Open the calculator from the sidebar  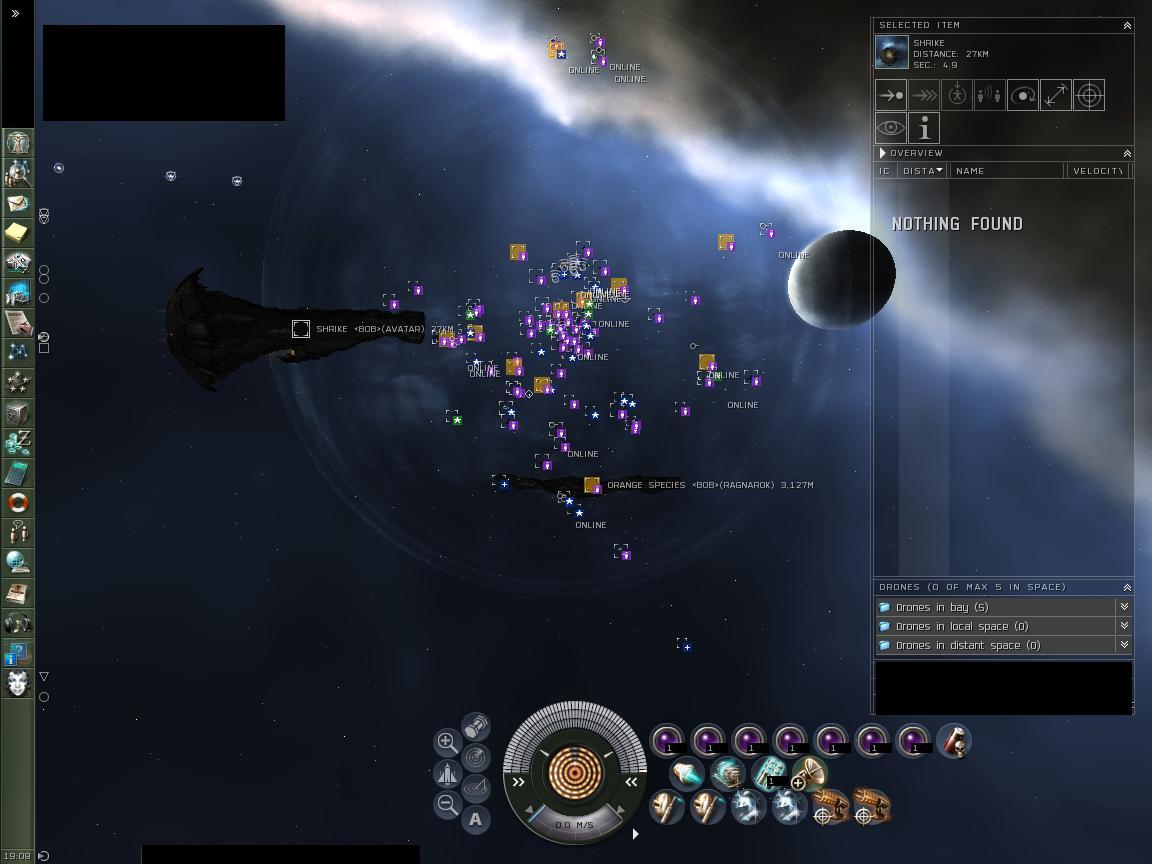[17, 473]
